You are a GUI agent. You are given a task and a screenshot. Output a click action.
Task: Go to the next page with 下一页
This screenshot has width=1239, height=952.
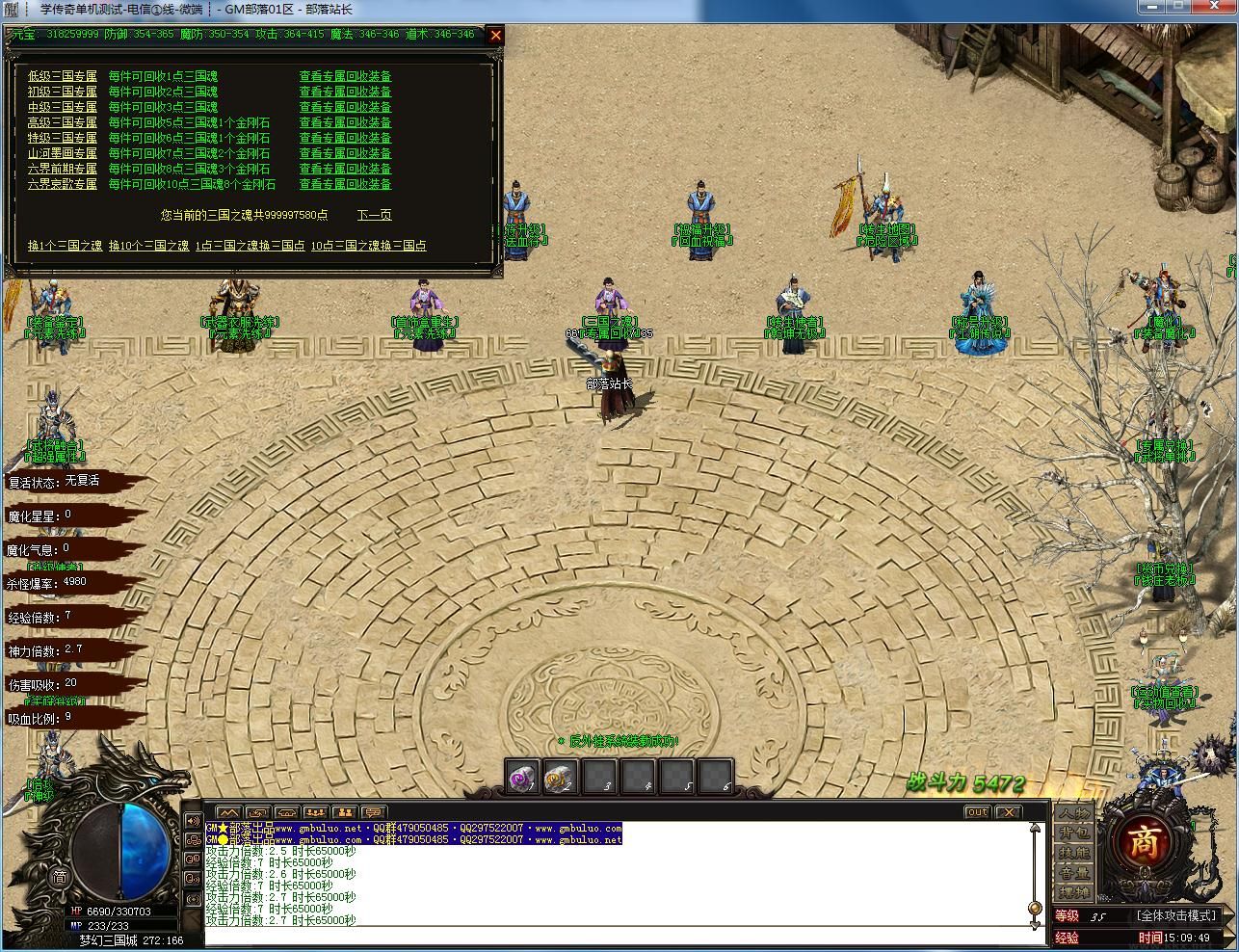[x=374, y=215]
